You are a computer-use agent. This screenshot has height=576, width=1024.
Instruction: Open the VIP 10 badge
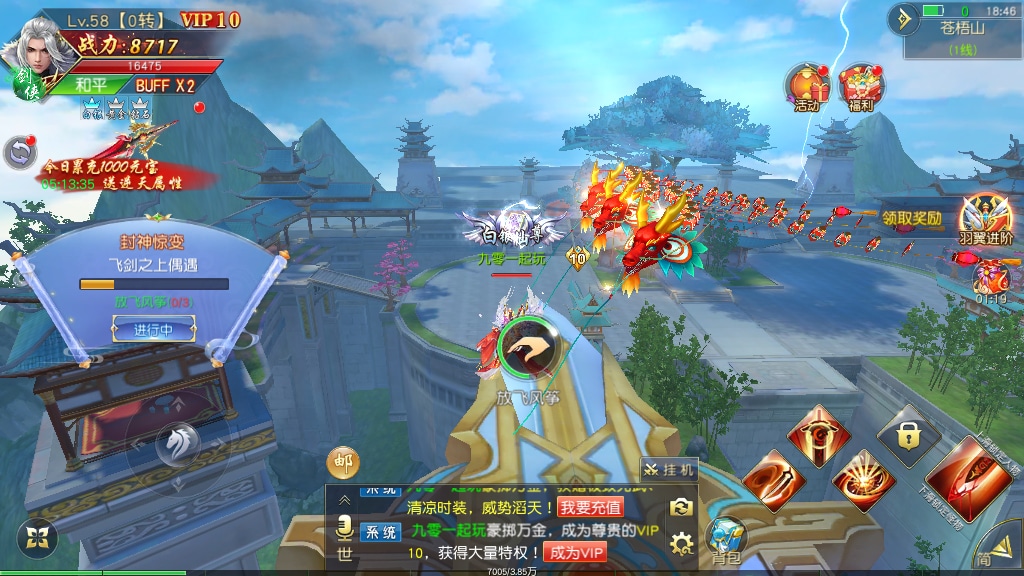210,20
